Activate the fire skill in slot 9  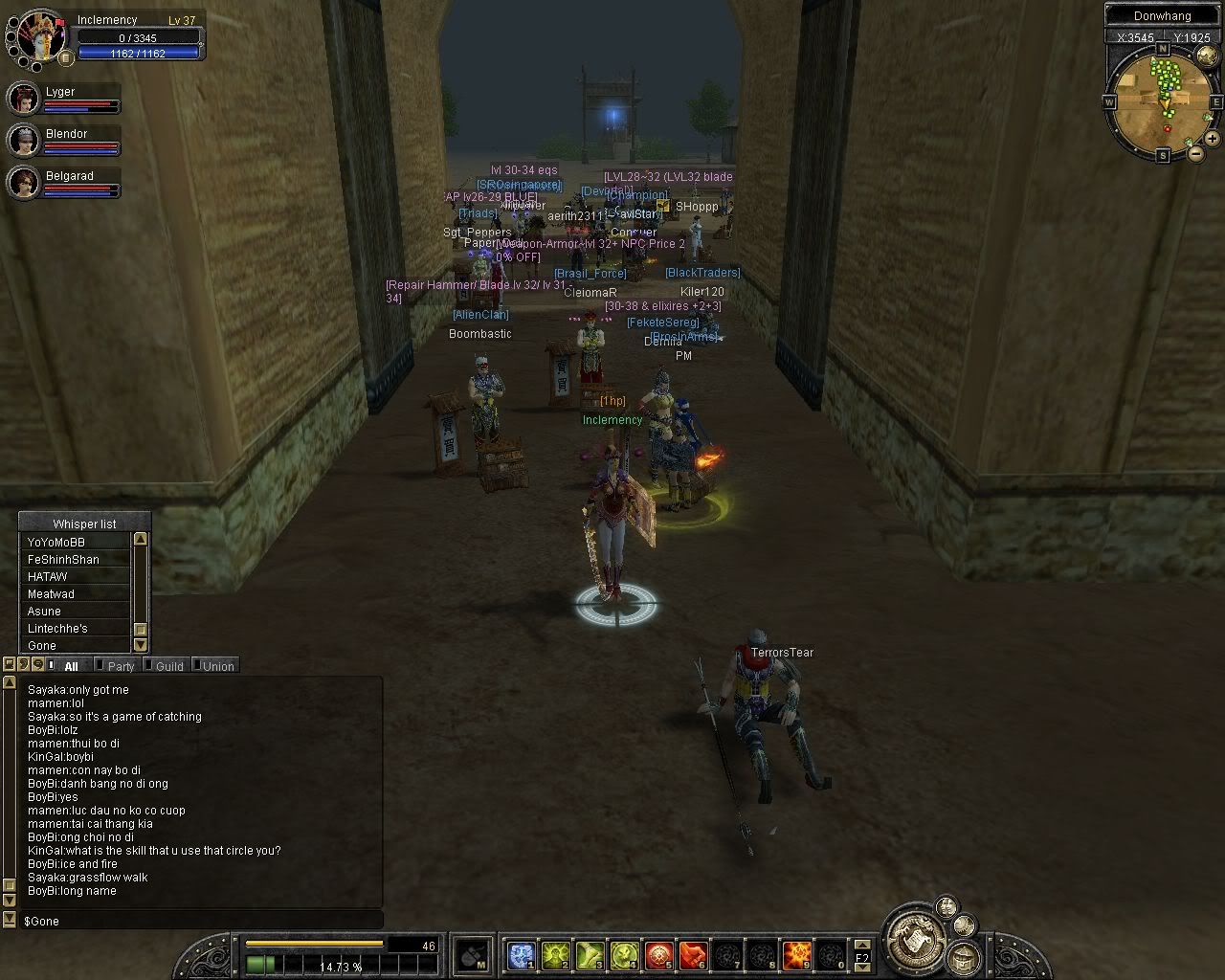[796, 955]
